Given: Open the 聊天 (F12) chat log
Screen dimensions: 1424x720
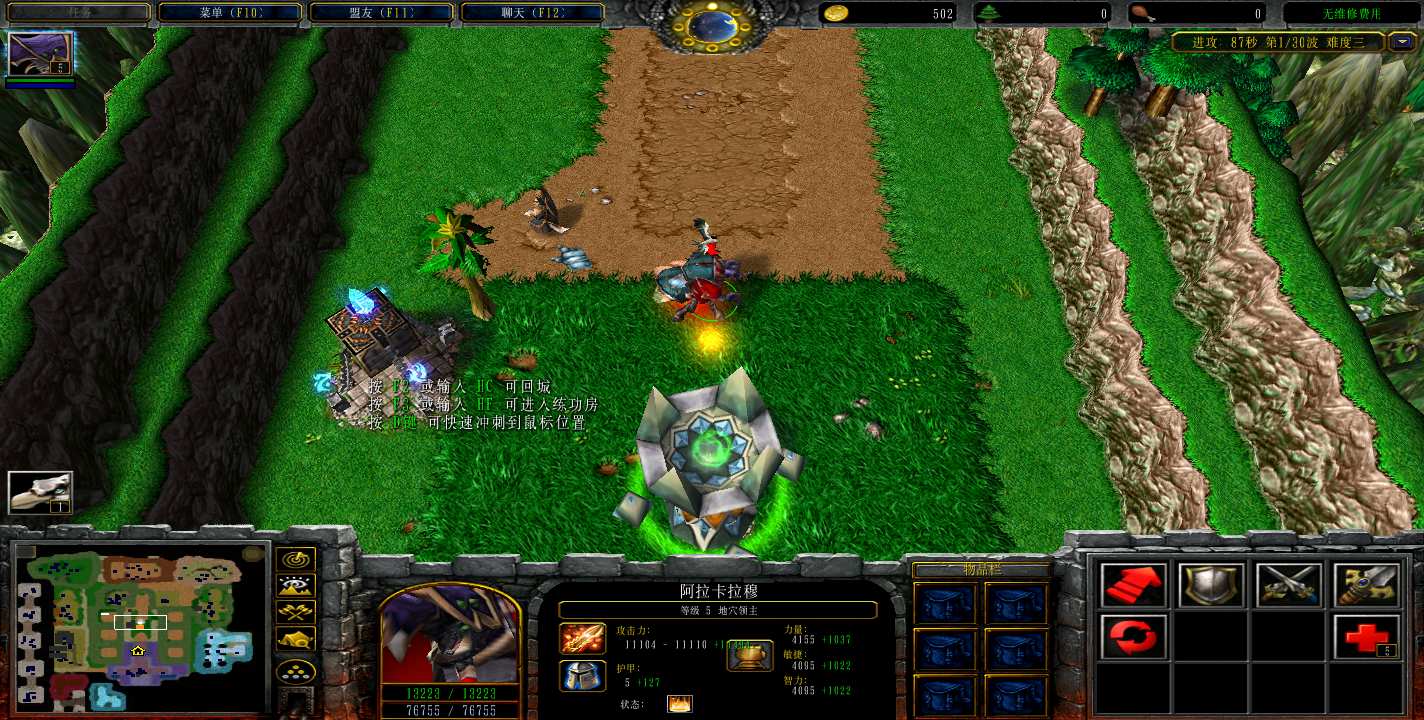Looking at the screenshot, I should [x=533, y=13].
